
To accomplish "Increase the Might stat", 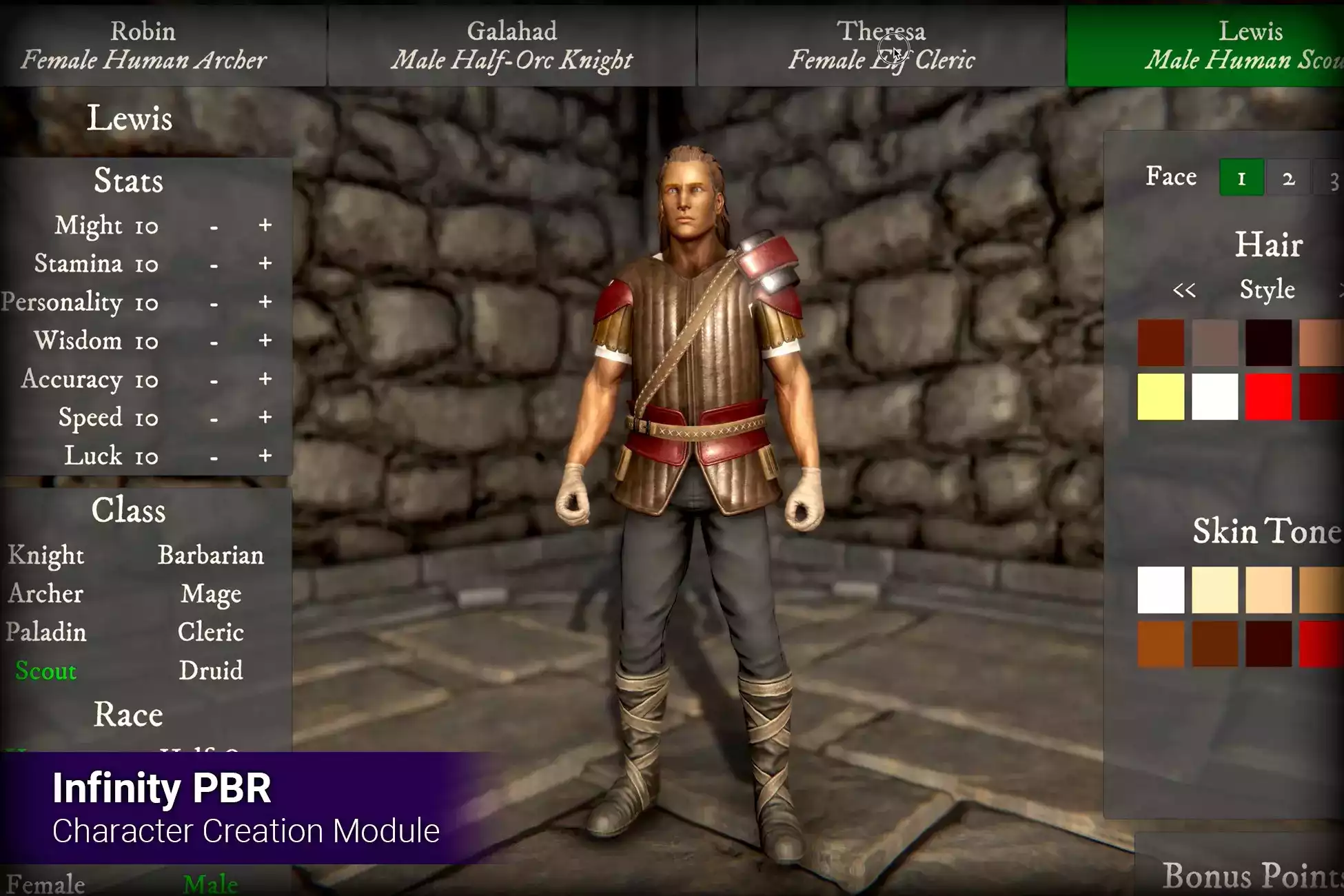I will (265, 225).
